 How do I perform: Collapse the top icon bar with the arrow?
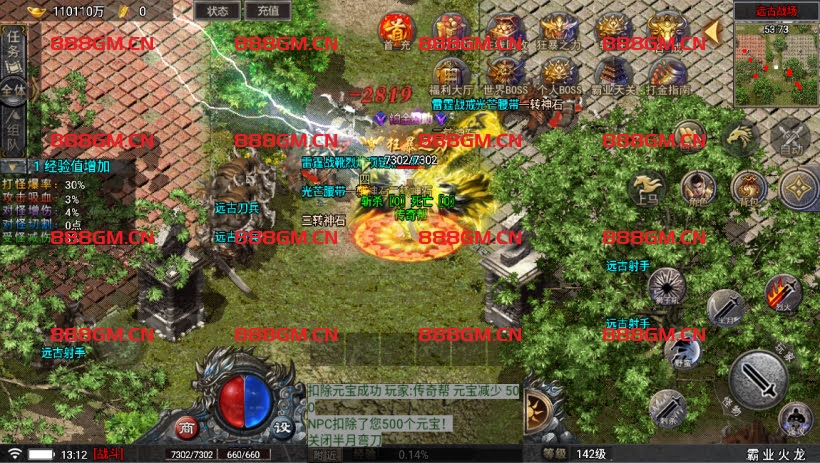(712, 32)
